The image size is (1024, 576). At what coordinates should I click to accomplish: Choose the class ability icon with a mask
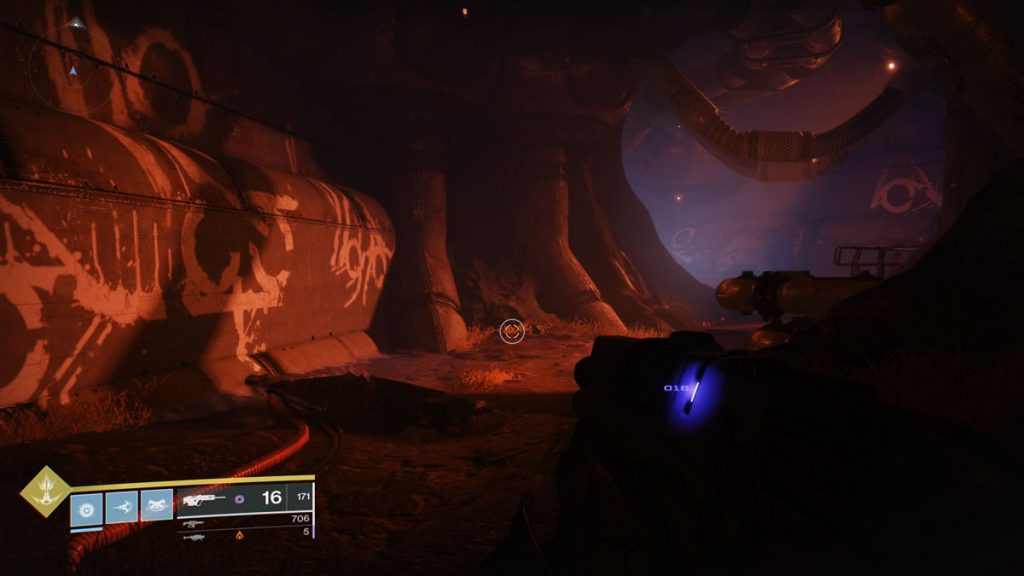click(156, 507)
